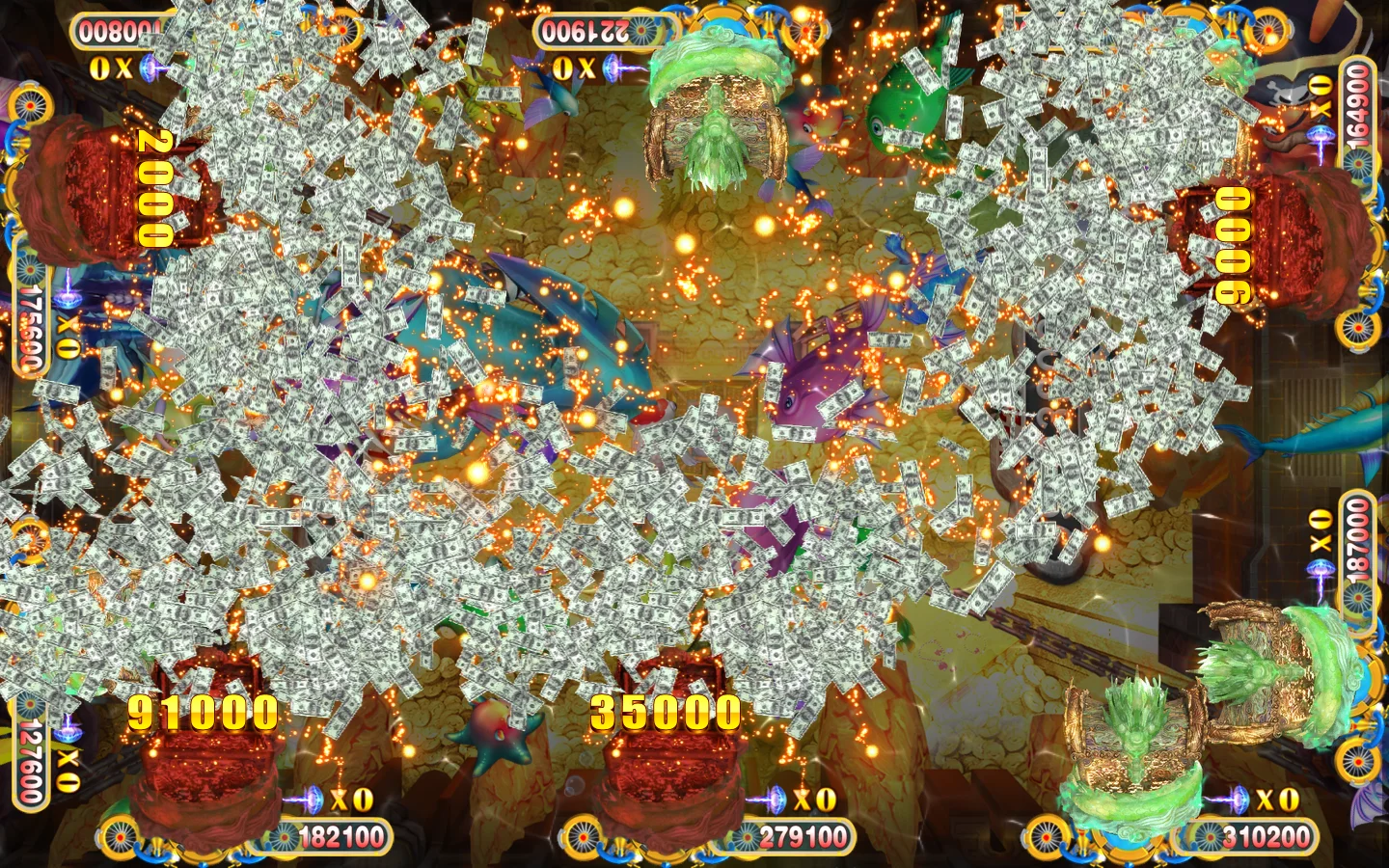Click the golden wheel icon left of score 91000

click(x=121, y=835)
